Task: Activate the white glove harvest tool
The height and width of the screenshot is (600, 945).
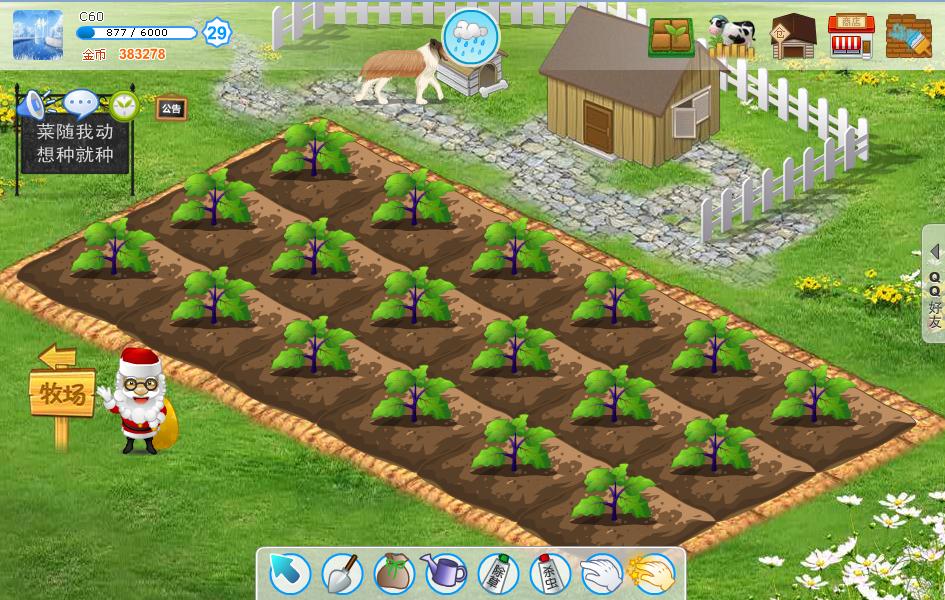Action: 601,574
